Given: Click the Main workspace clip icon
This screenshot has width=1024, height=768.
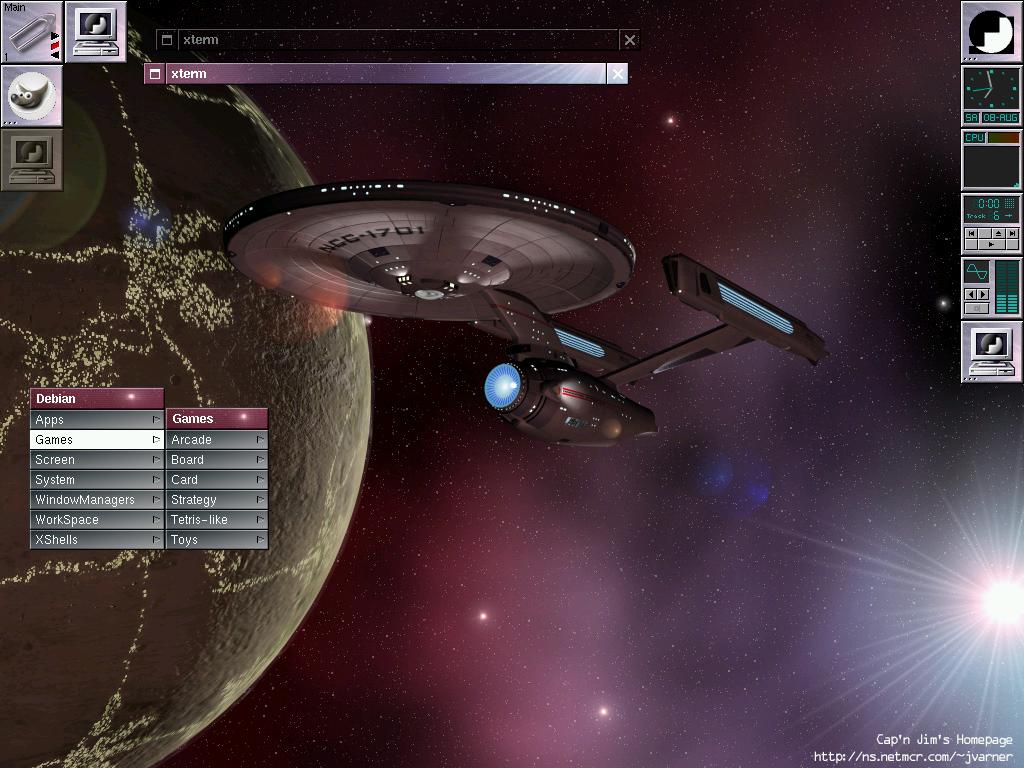Looking at the screenshot, I should click(x=31, y=32).
